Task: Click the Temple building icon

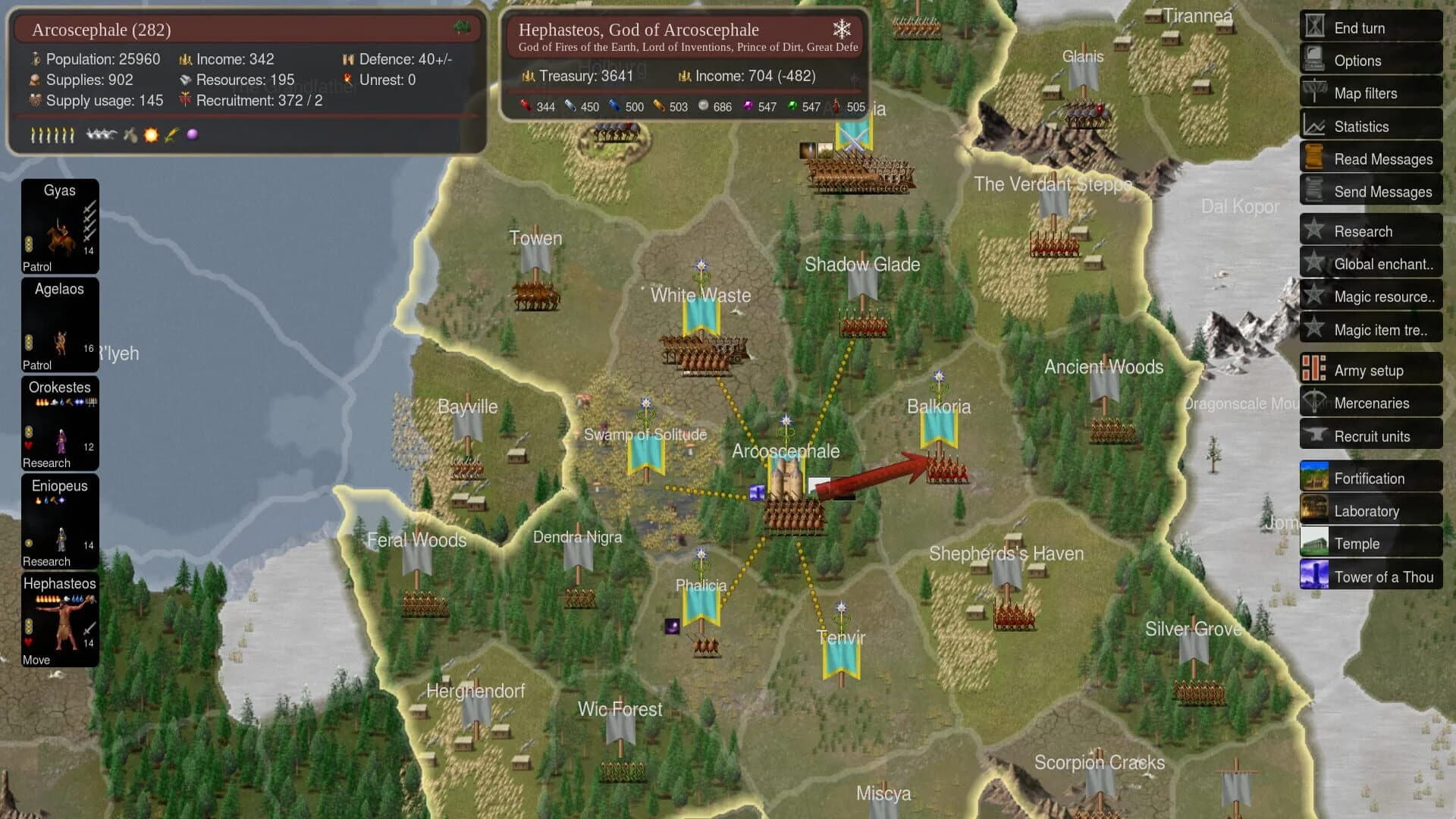Action: (1314, 543)
